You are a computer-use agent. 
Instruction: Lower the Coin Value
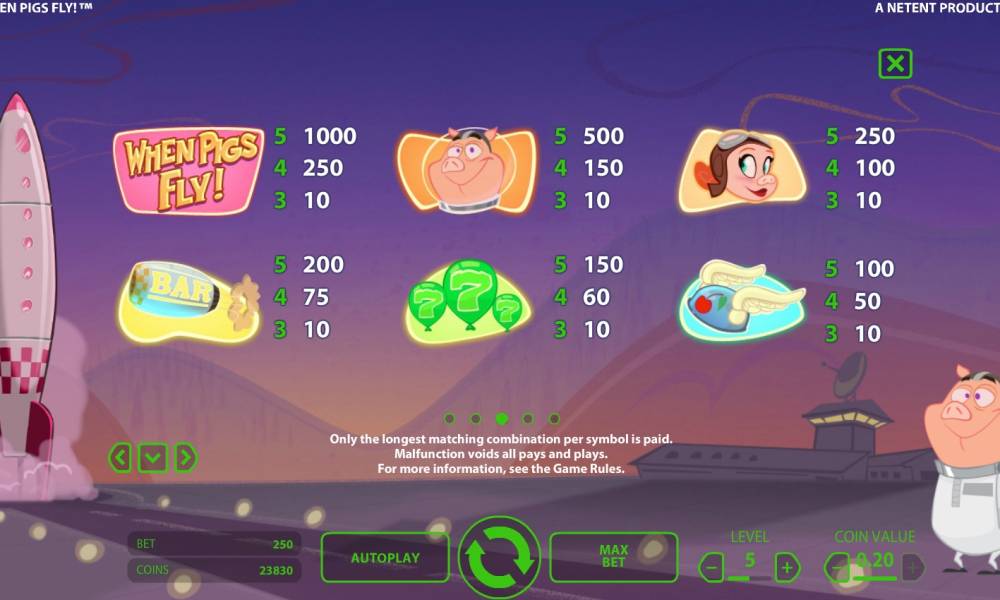pyautogui.click(x=838, y=568)
